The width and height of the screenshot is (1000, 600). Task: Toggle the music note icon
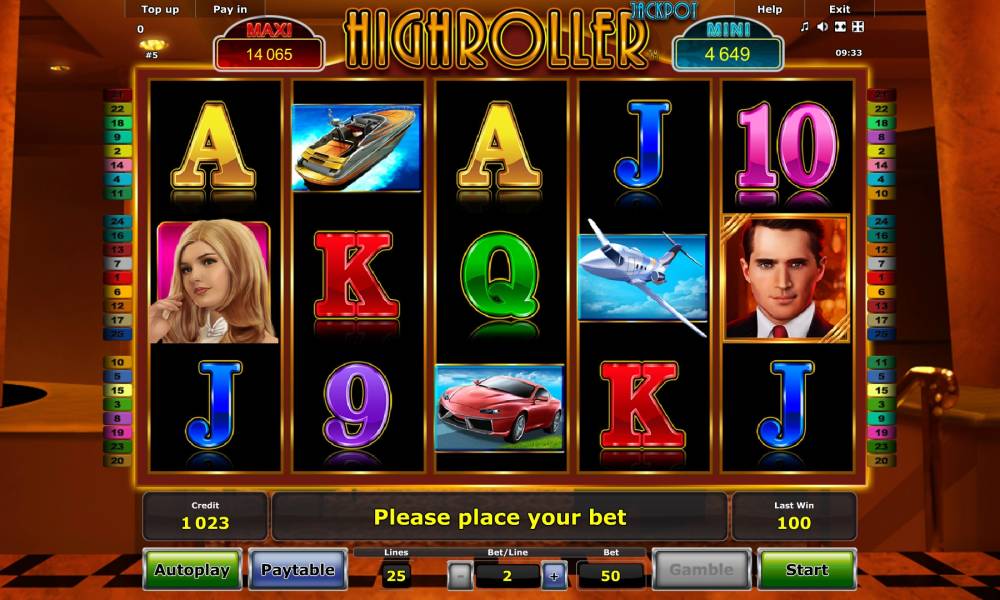click(805, 27)
